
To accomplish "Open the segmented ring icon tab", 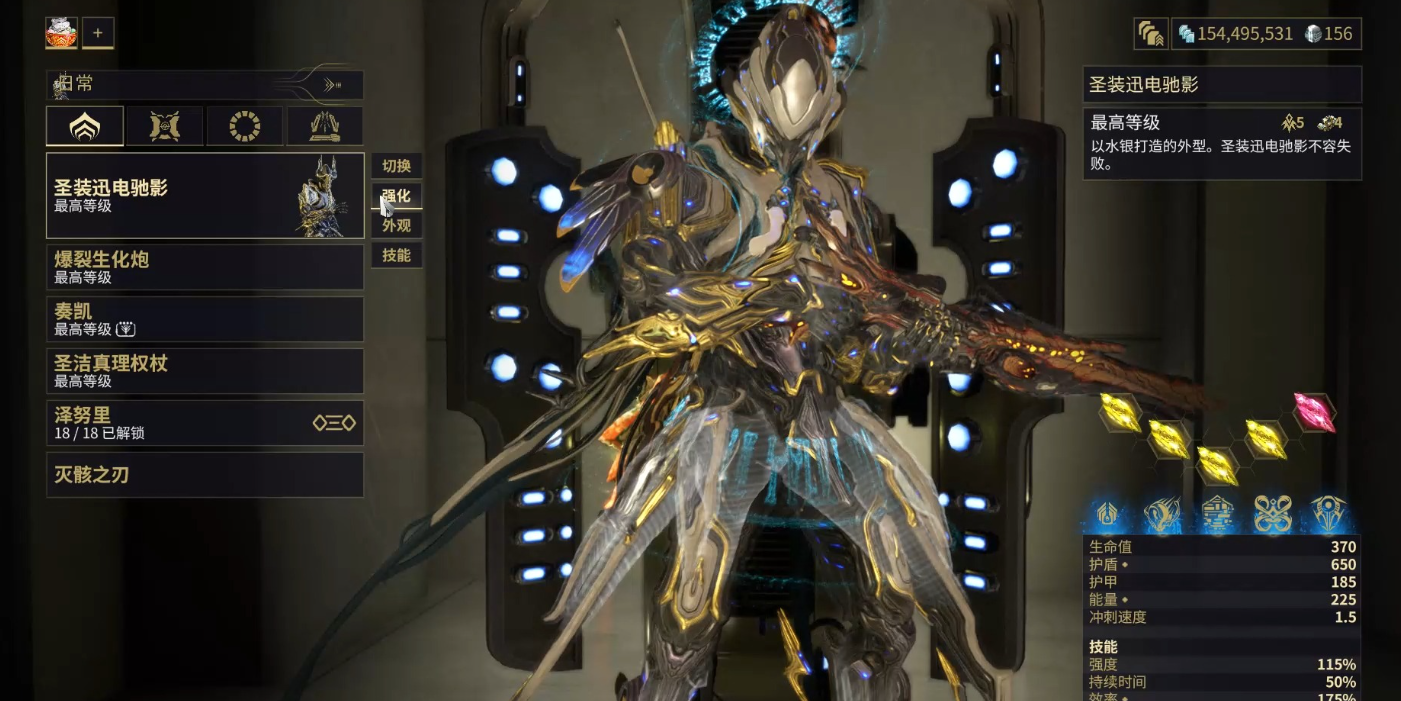I will point(244,127).
